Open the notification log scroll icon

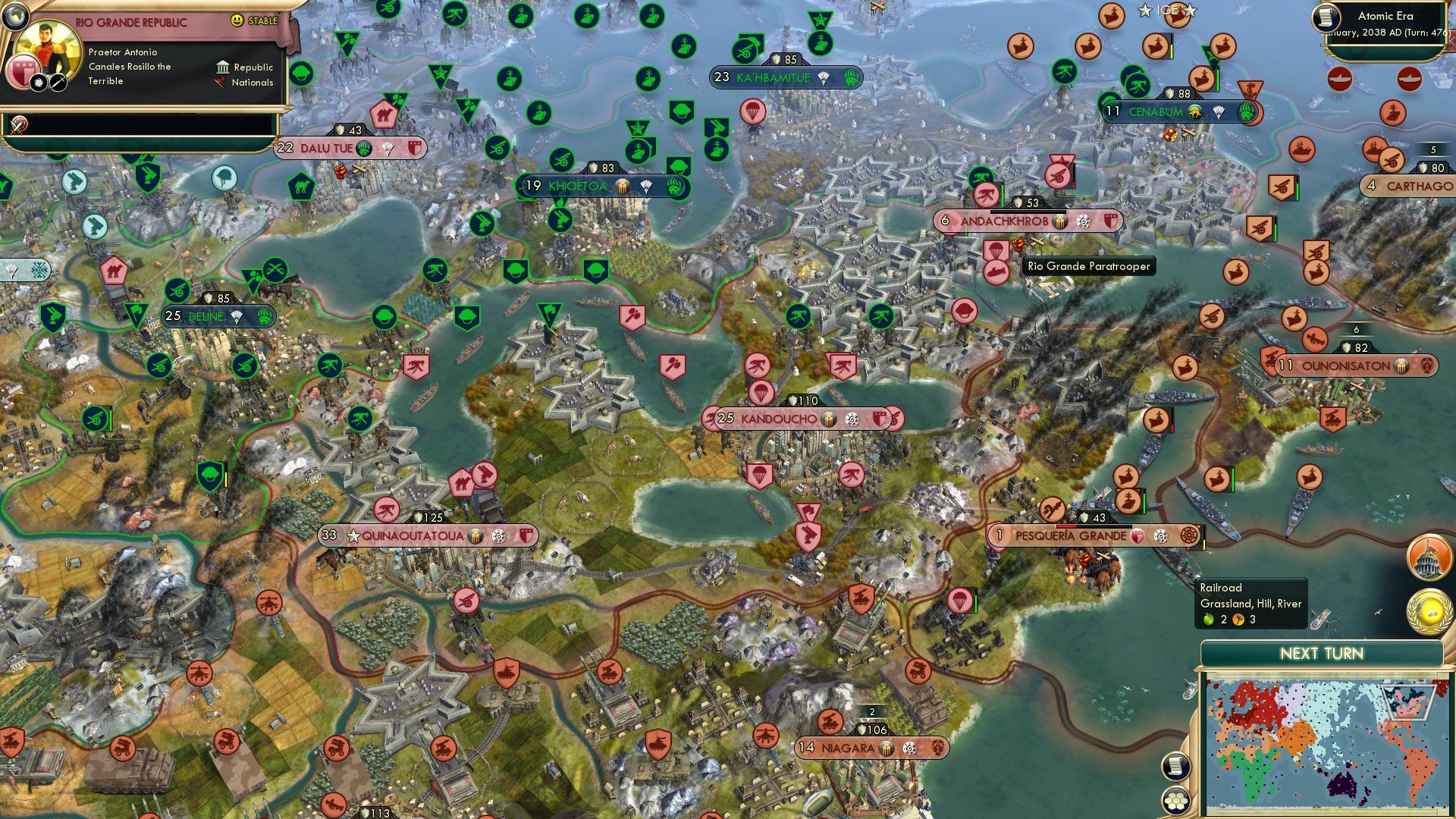coord(1176,767)
